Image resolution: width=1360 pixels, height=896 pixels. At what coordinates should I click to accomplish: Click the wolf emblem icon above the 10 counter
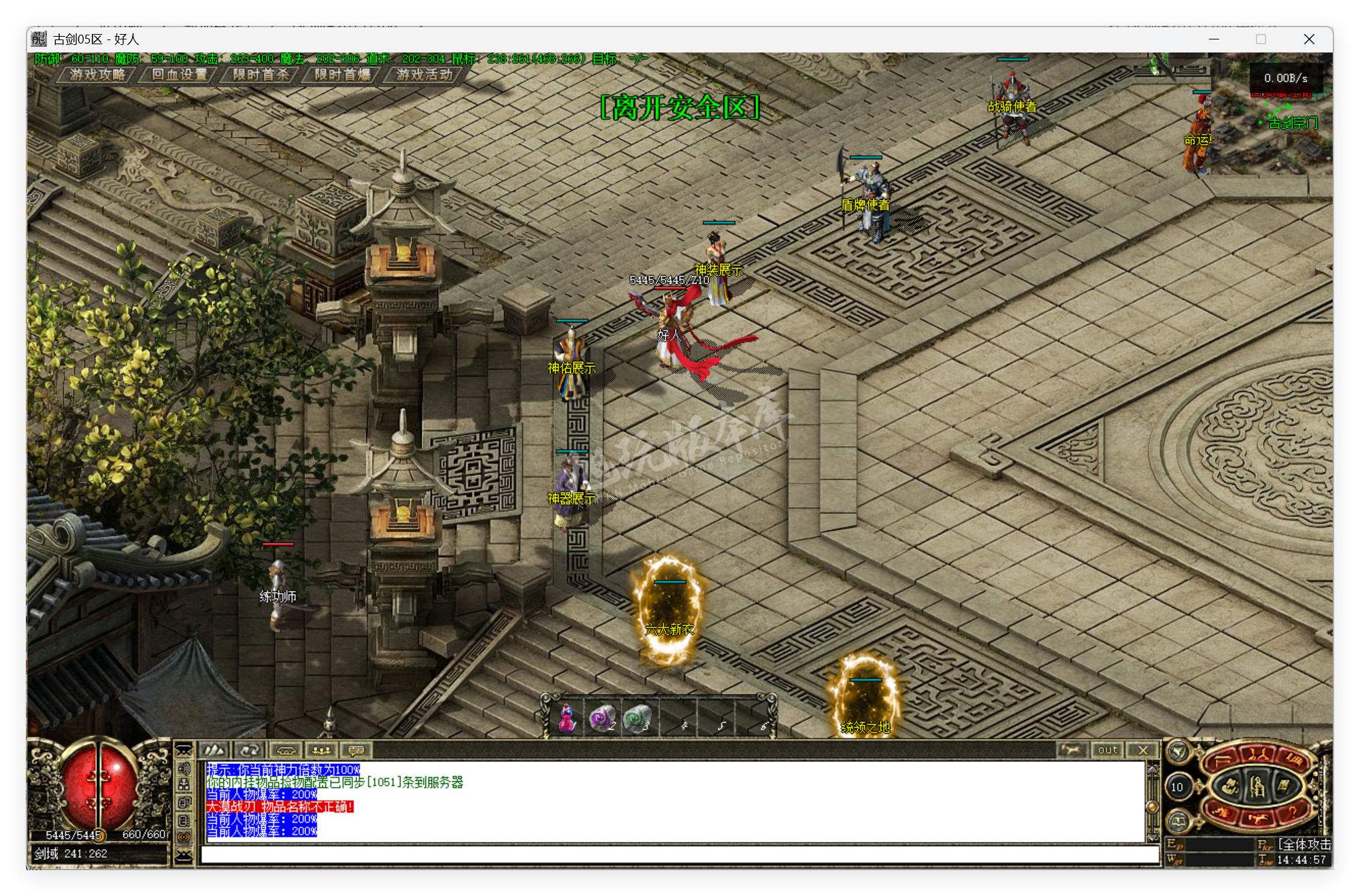click(1179, 752)
